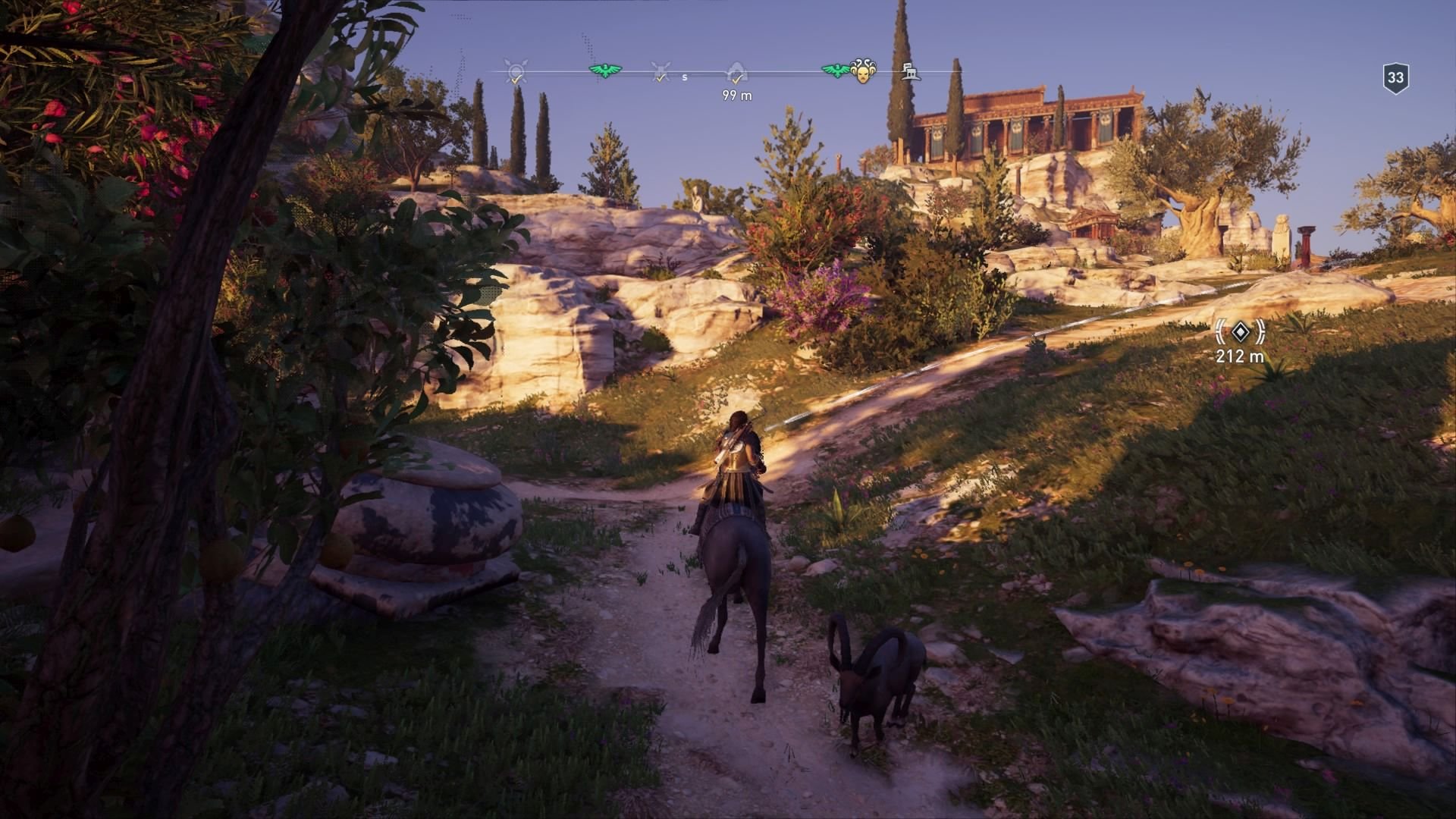Select the circular spears quest icon on compass left
The height and width of the screenshot is (819, 1456).
[x=514, y=72]
